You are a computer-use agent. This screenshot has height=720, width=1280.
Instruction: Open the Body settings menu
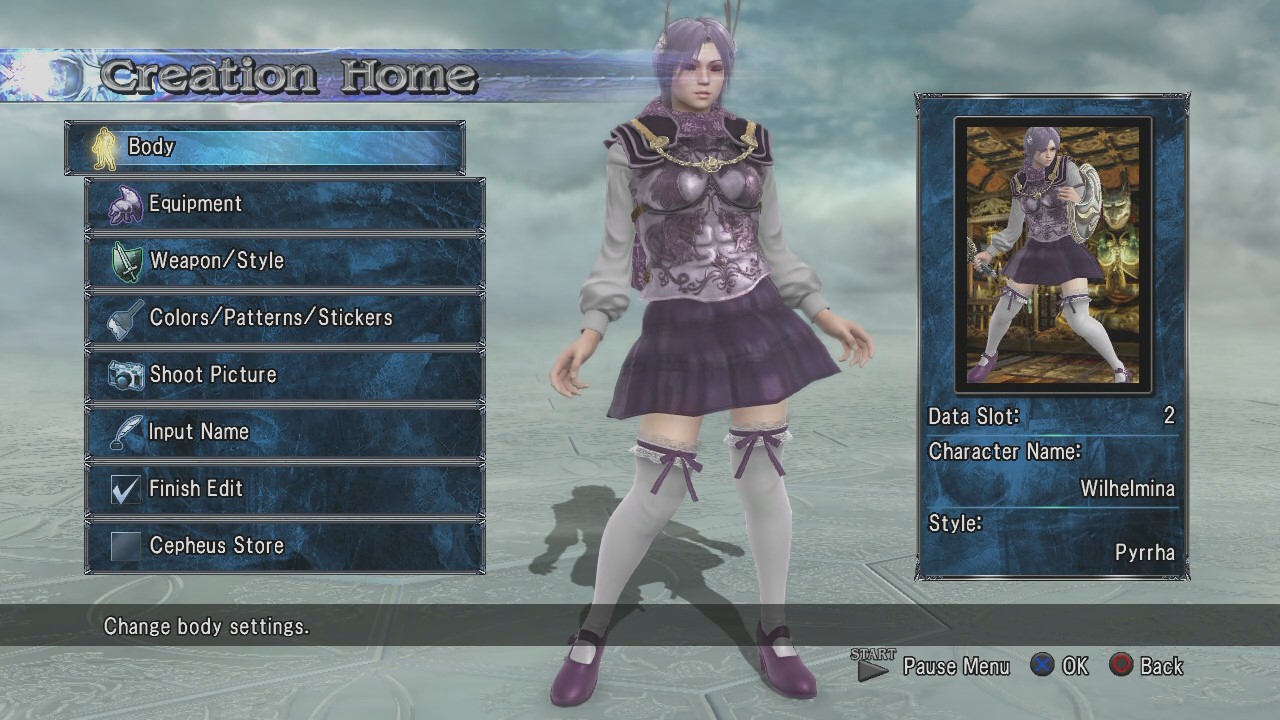click(x=265, y=147)
